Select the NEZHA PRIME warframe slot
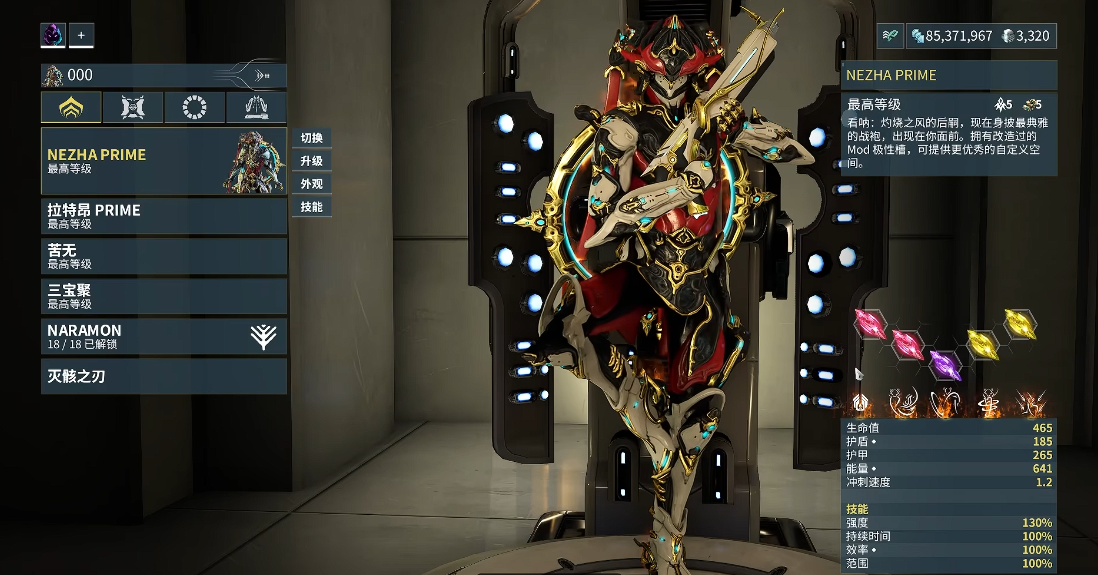Image resolution: width=1098 pixels, height=575 pixels. (x=164, y=161)
